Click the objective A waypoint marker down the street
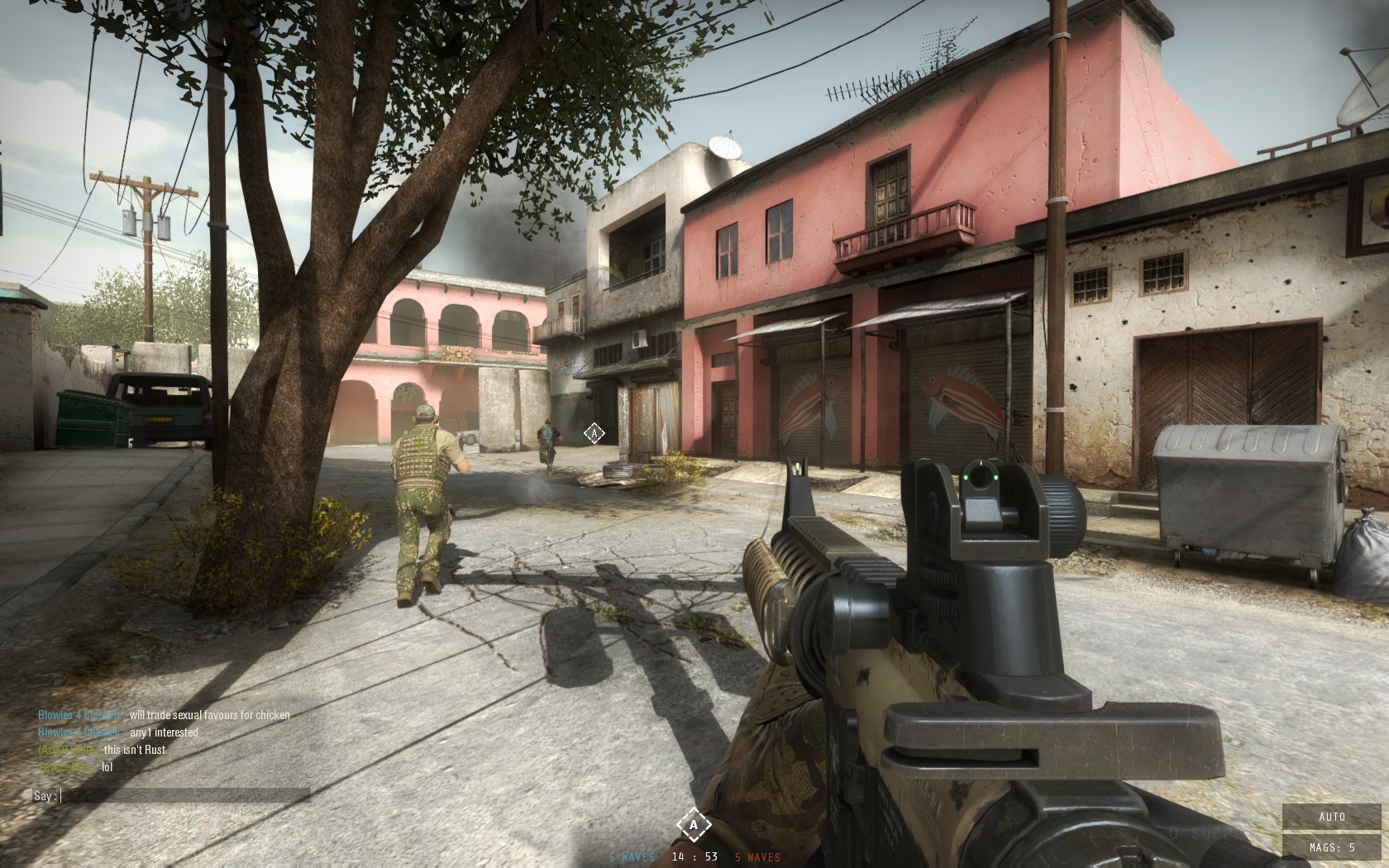The height and width of the screenshot is (868, 1389). 594,433
